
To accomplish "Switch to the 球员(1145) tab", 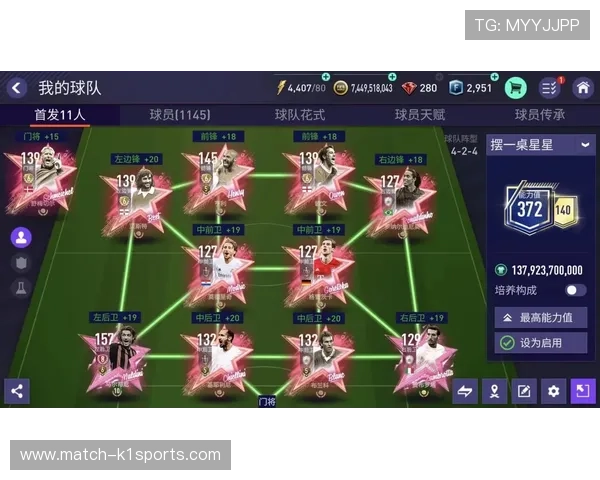I will point(180,115).
